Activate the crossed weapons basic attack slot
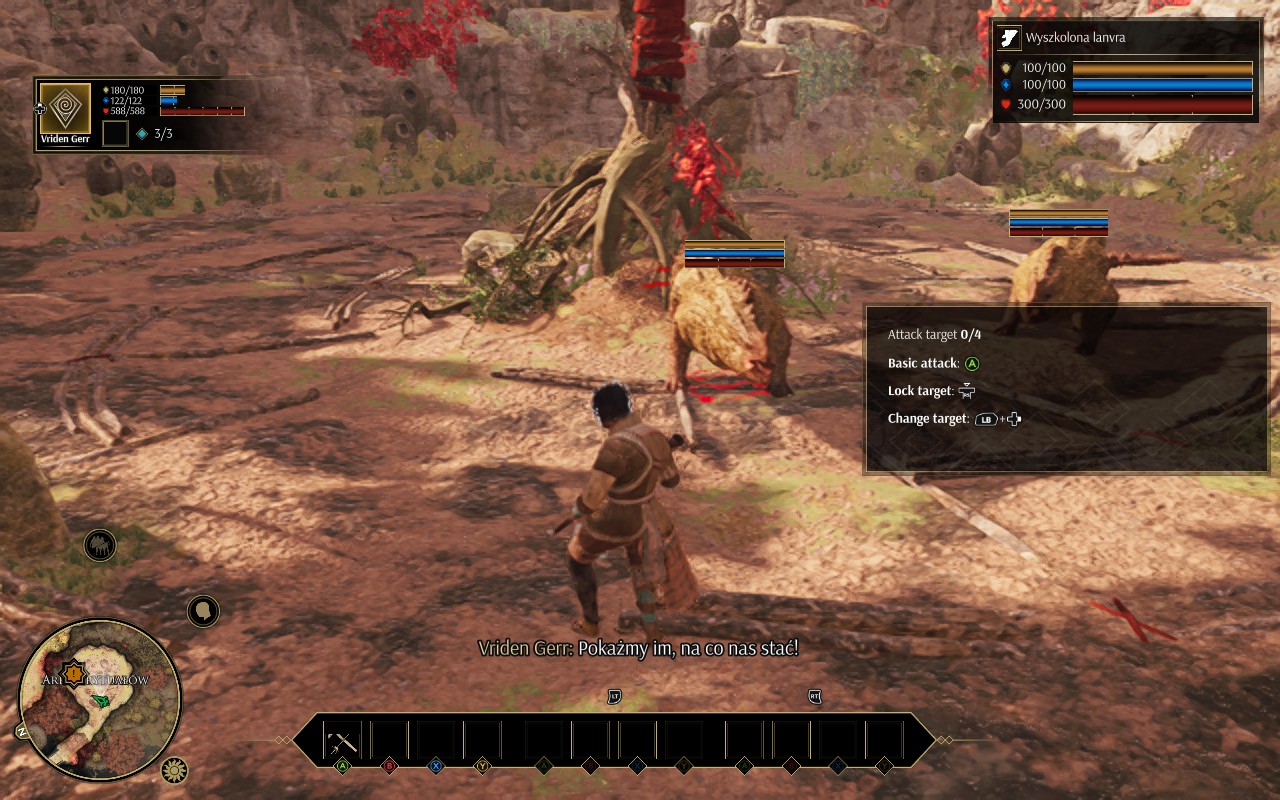This screenshot has width=1280, height=800. [342, 741]
